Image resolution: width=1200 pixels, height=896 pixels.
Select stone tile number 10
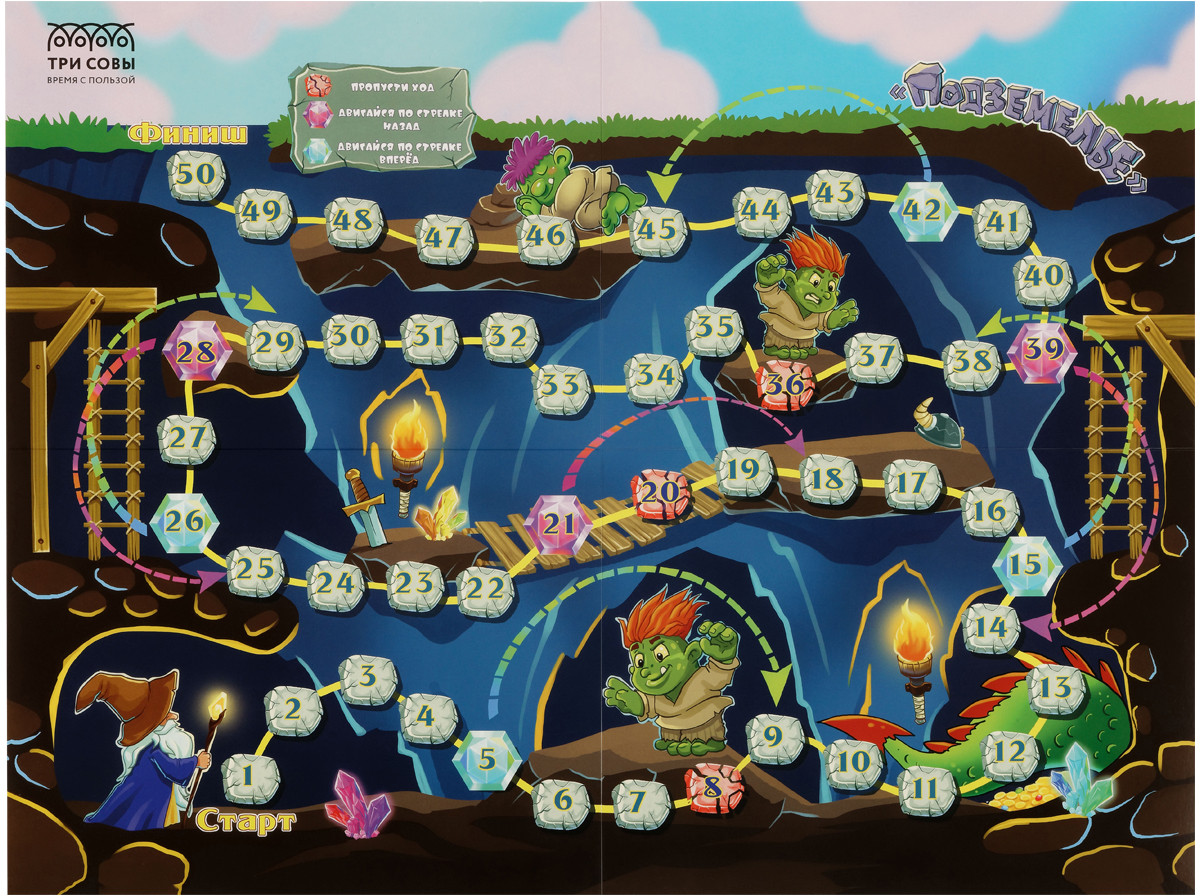coord(854,762)
